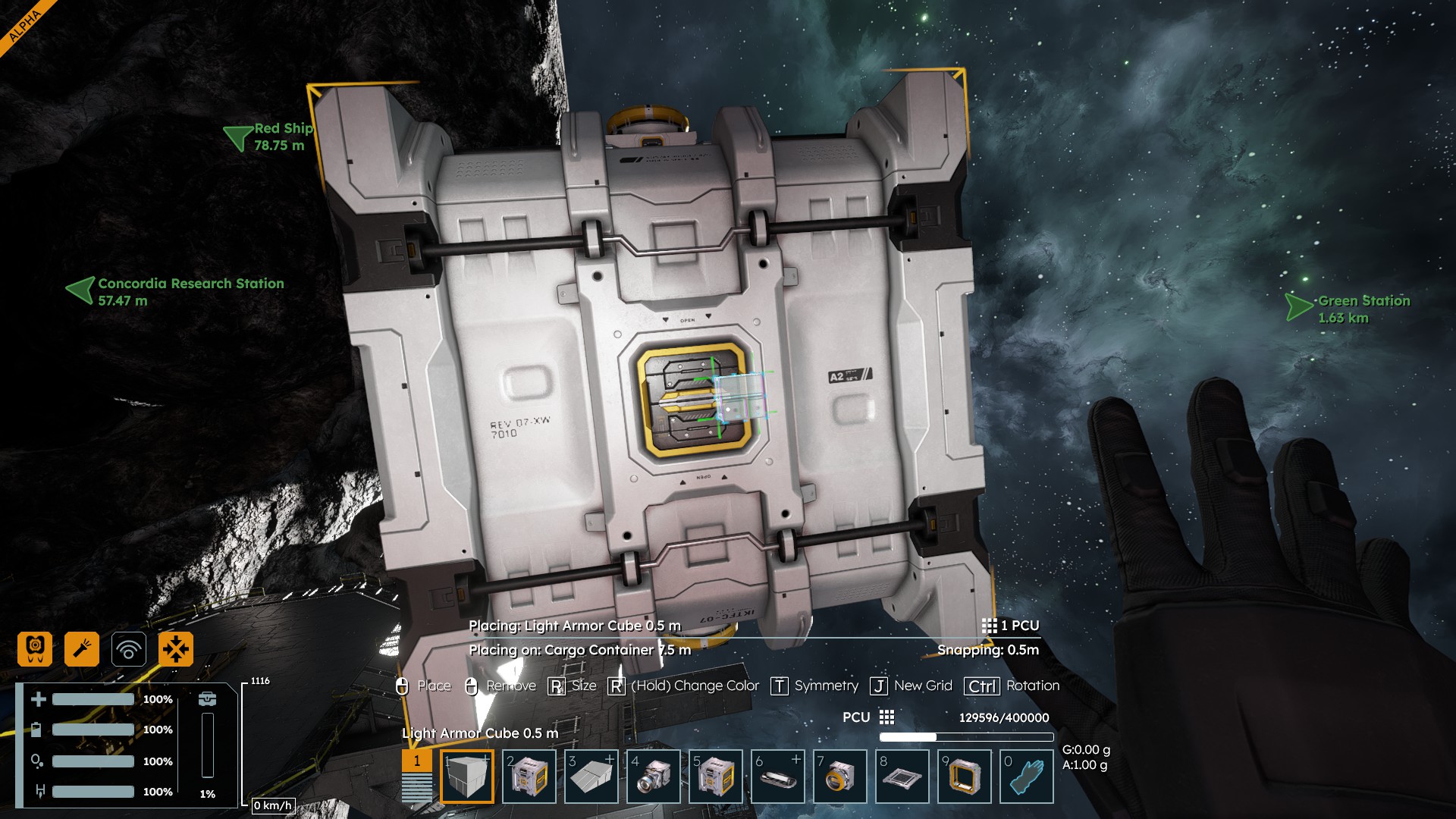Toggle the flashlight icon
This screenshot has height=819, width=1456.
[x=82, y=649]
